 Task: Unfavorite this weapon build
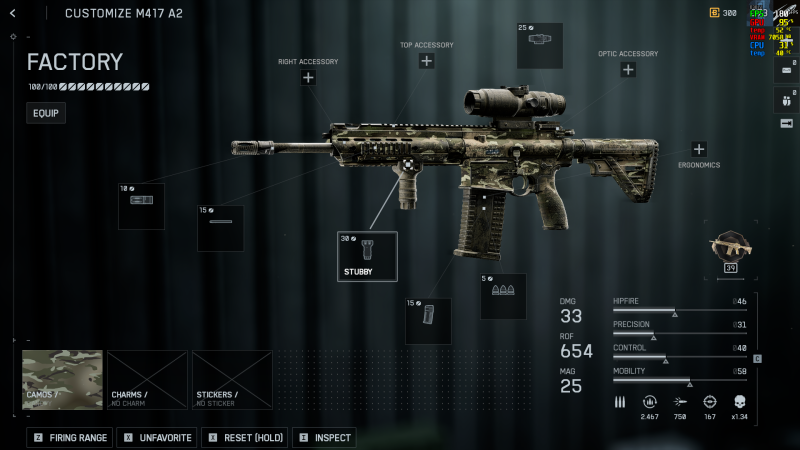pos(156,438)
